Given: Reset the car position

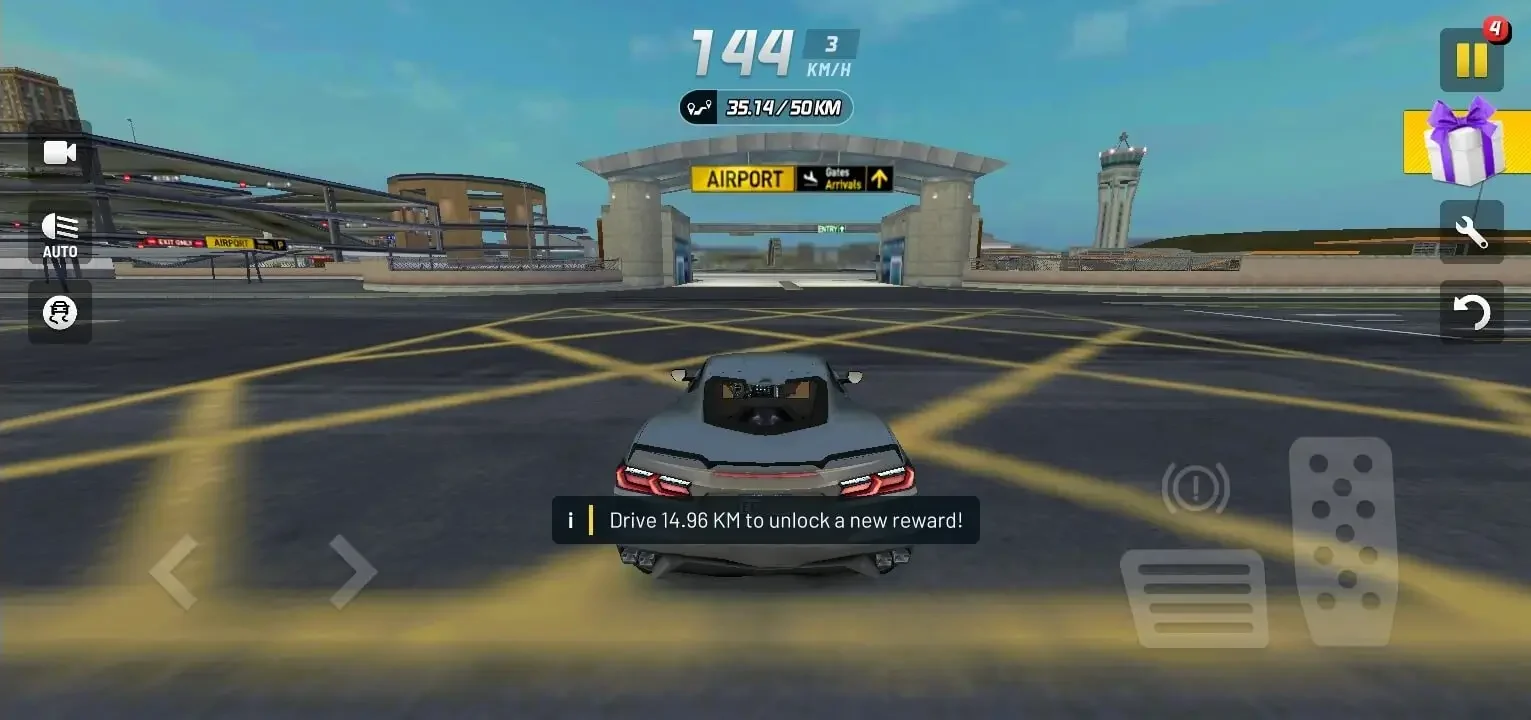Looking at the screenshot, I should point(1470,312).
